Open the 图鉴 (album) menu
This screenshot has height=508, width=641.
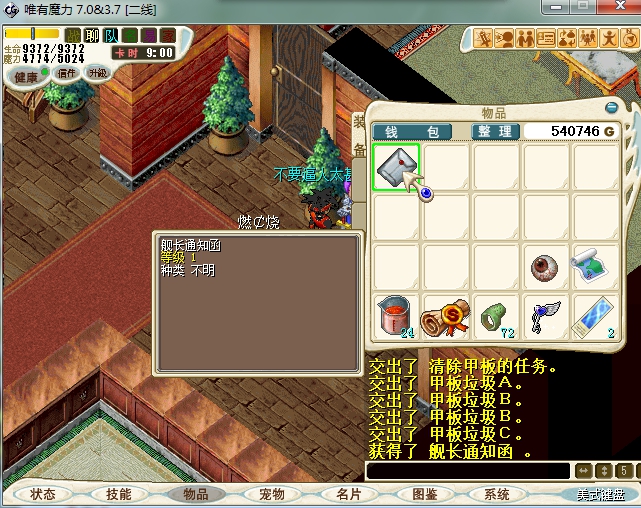tap(424, 494)
